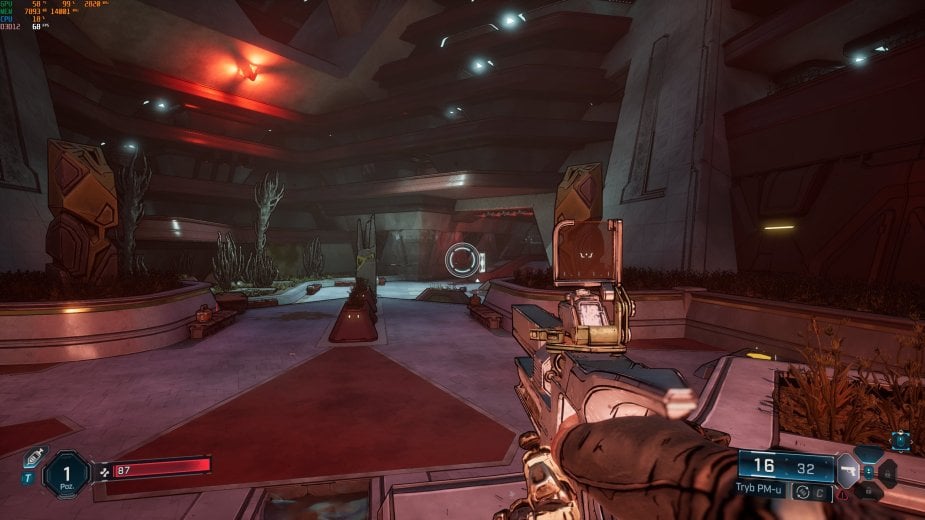925x520 pixels.
Task: Select the equipped pistol weapon slot
Action: coord(847,469)
